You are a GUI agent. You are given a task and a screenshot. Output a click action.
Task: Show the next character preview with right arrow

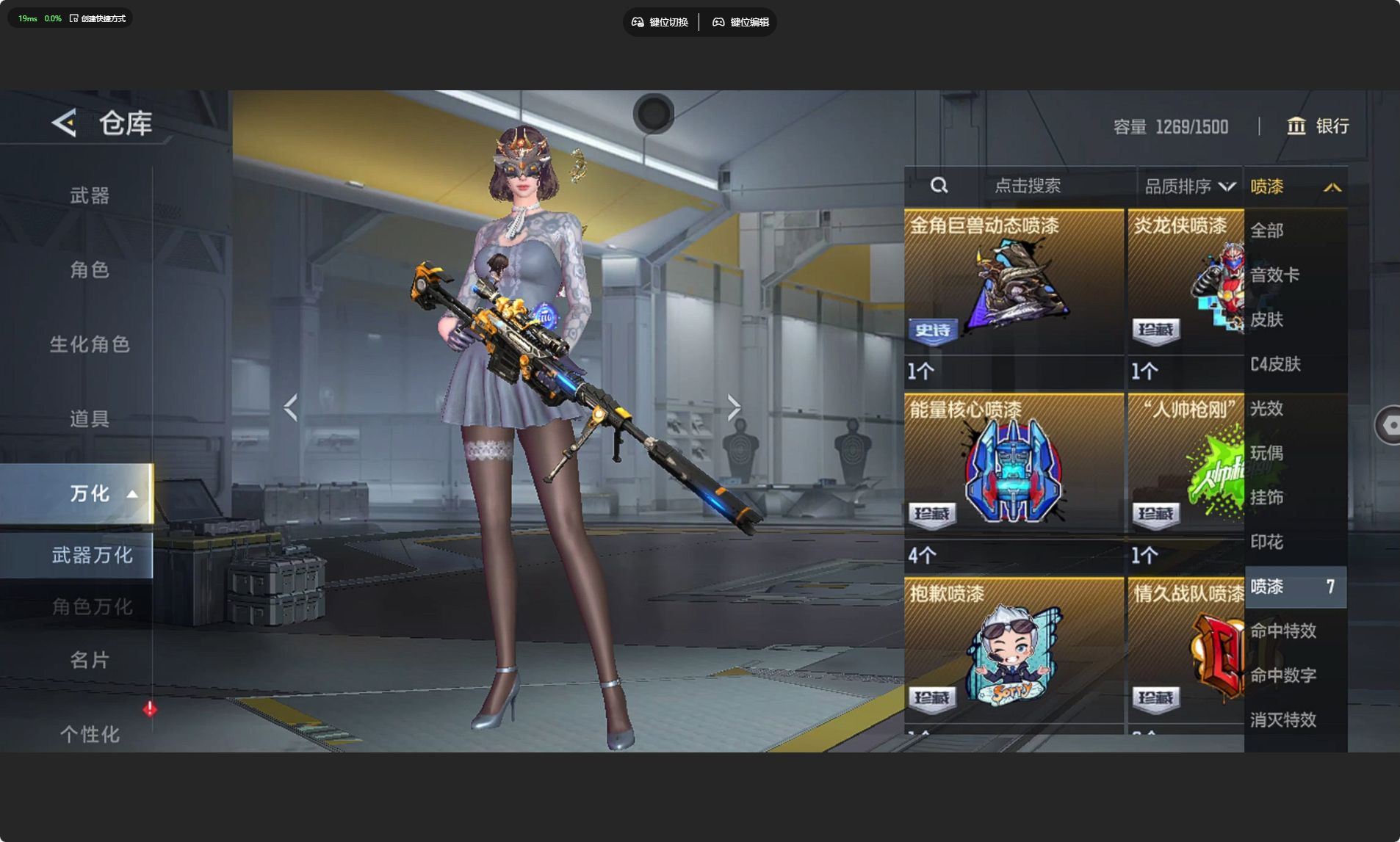pyautogui.click(x=734, y=407)
